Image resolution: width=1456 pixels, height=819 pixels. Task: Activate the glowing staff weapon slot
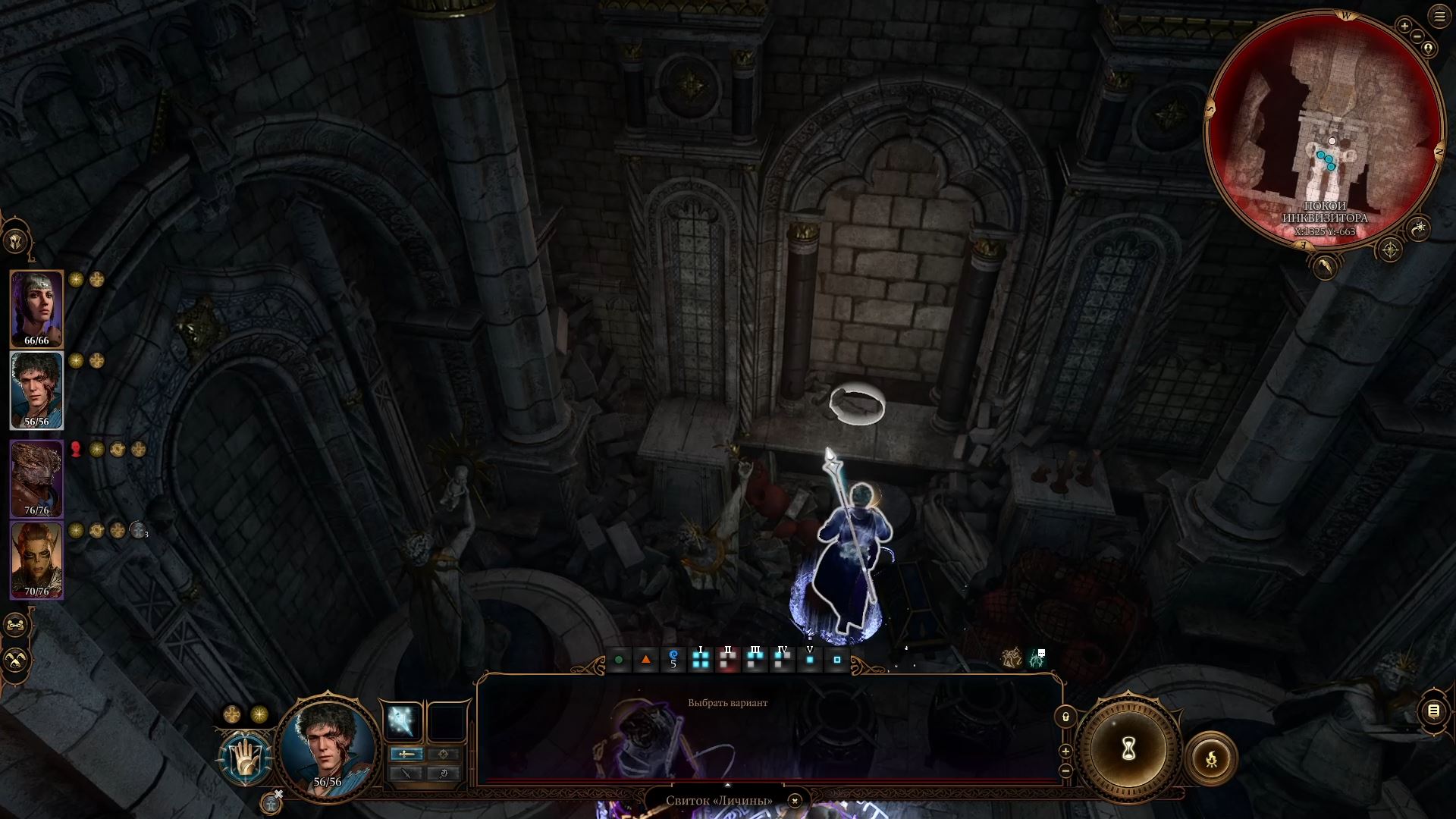402,721
